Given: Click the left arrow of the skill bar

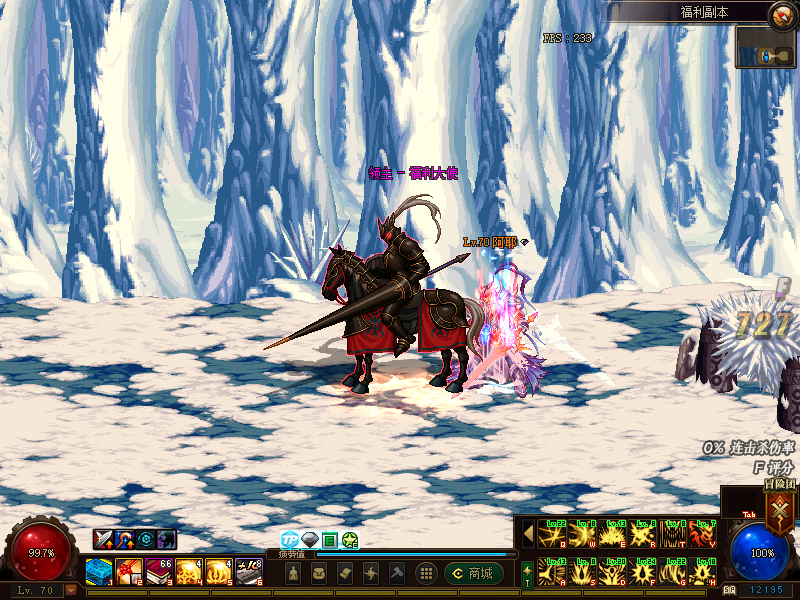Looking at the screenshot, I should pos(528,533).
